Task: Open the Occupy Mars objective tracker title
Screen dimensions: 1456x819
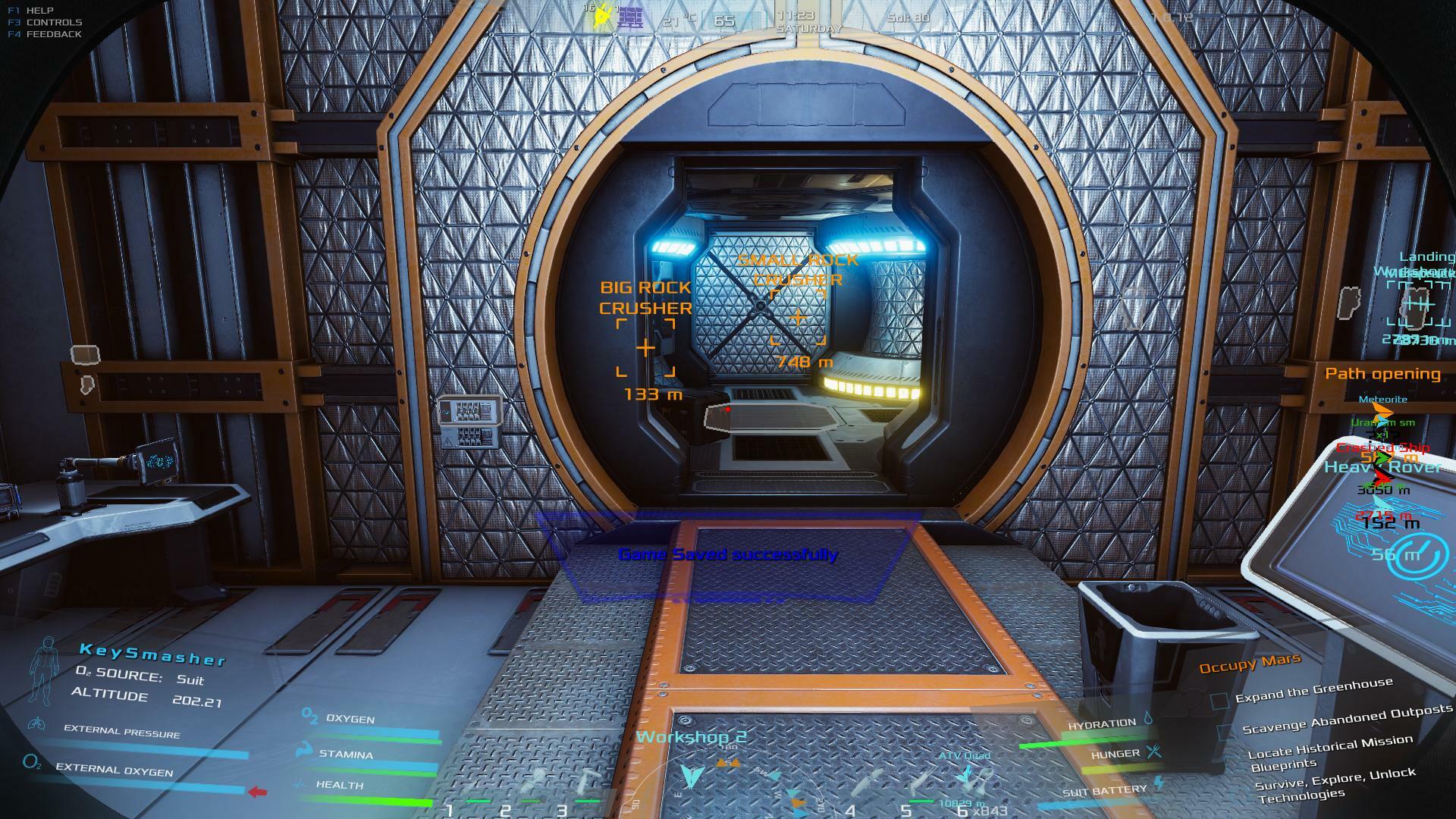Action: [x=1249, y=664]
